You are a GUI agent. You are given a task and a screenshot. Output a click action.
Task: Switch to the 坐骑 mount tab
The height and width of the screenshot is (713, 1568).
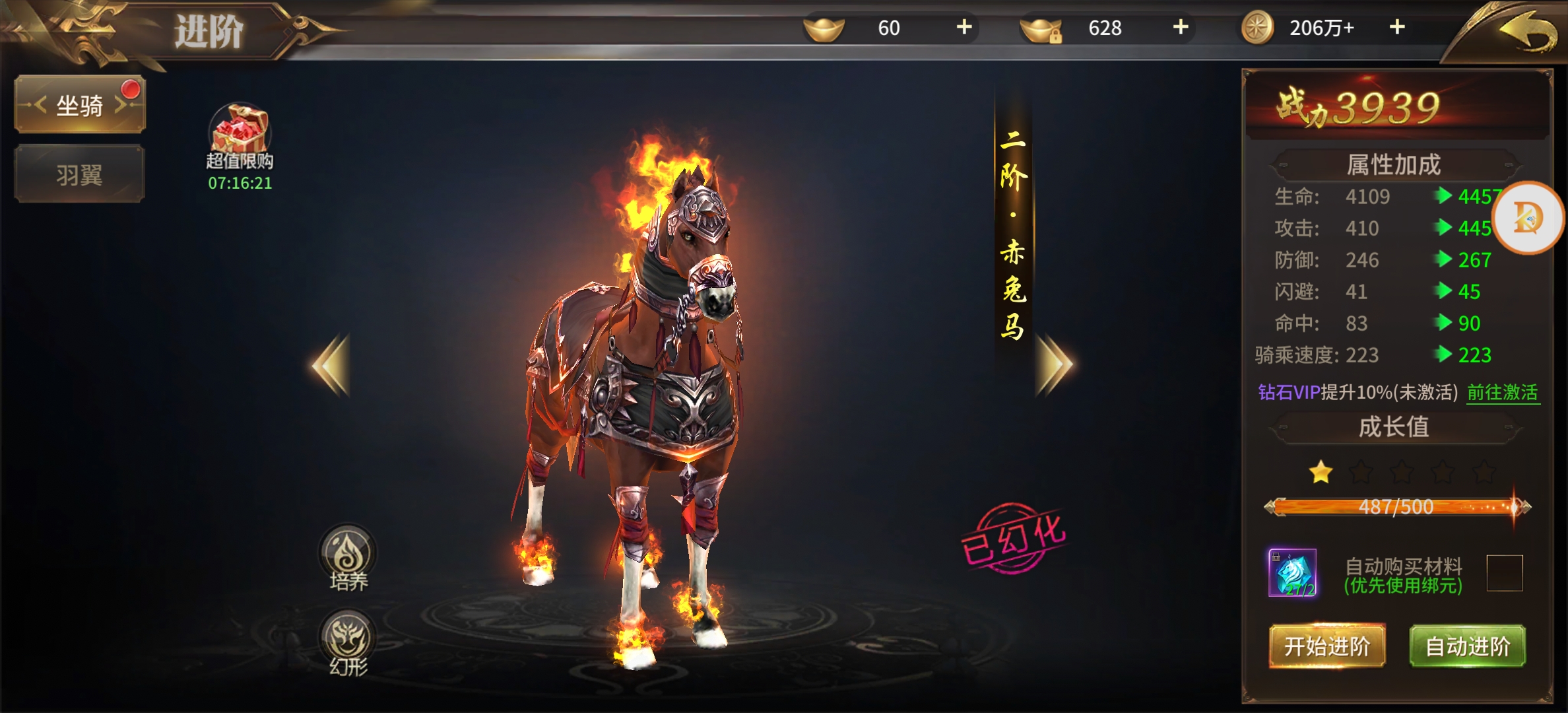(80, 105)
